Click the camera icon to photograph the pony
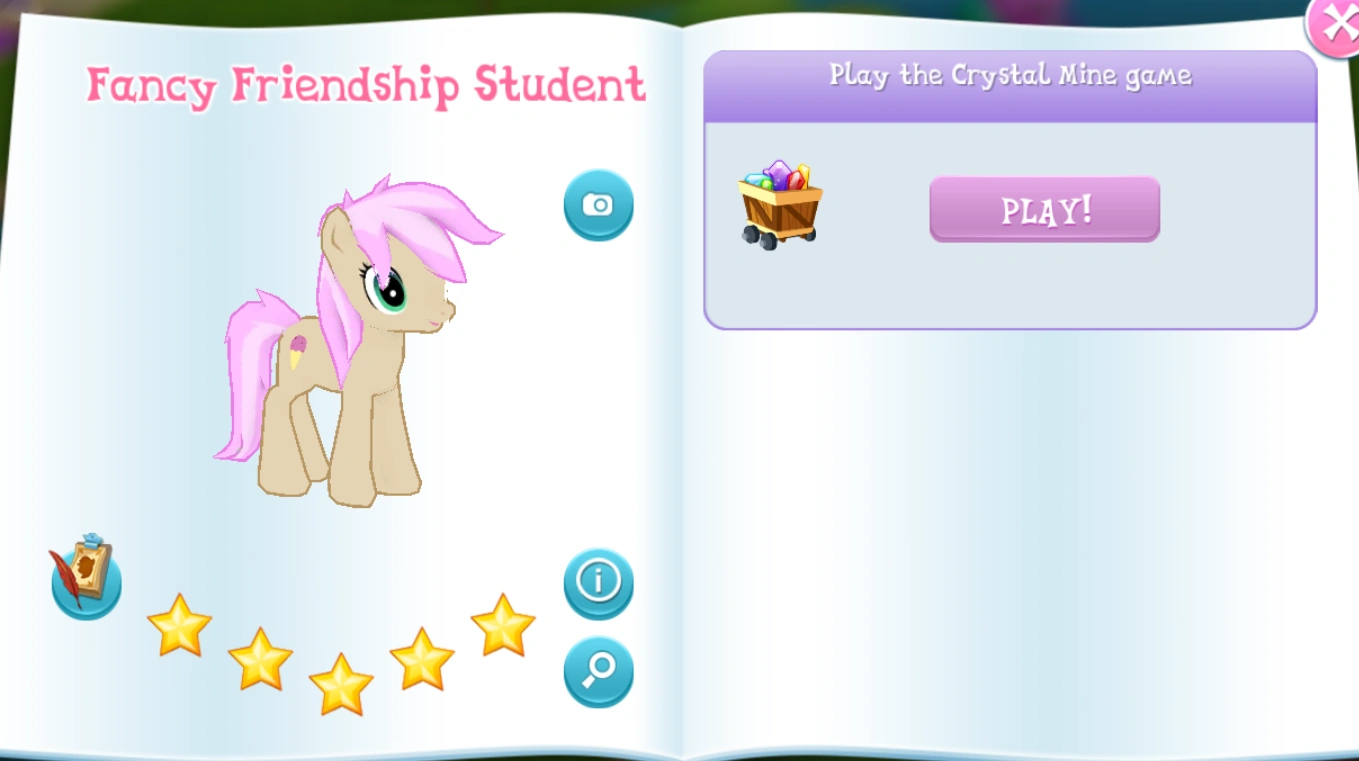Screen dimensions: 1359x761 [598, 204]
